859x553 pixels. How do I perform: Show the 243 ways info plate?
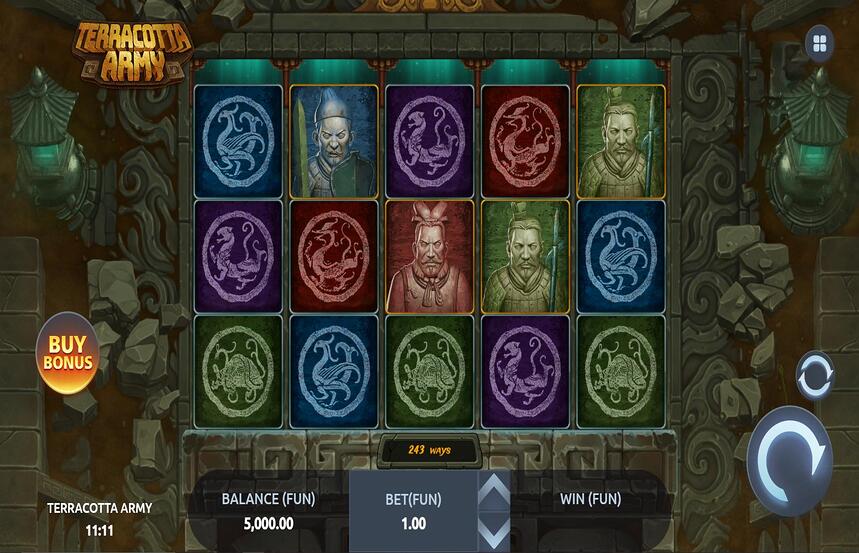click(x=429, y=450)
